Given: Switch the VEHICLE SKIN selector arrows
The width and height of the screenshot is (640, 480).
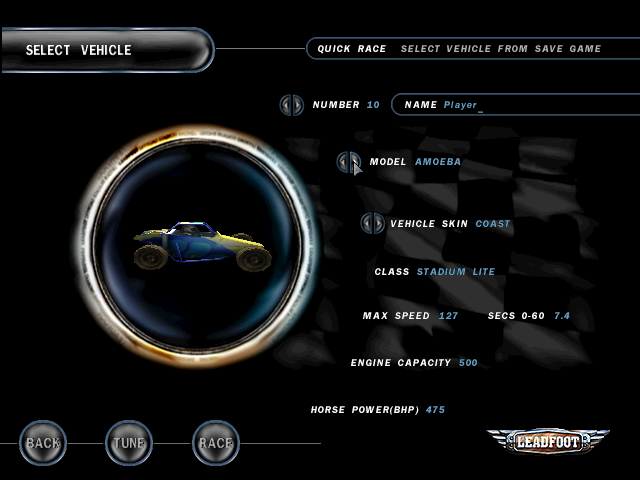Looking at the screenshot, I should pos(373,224).
